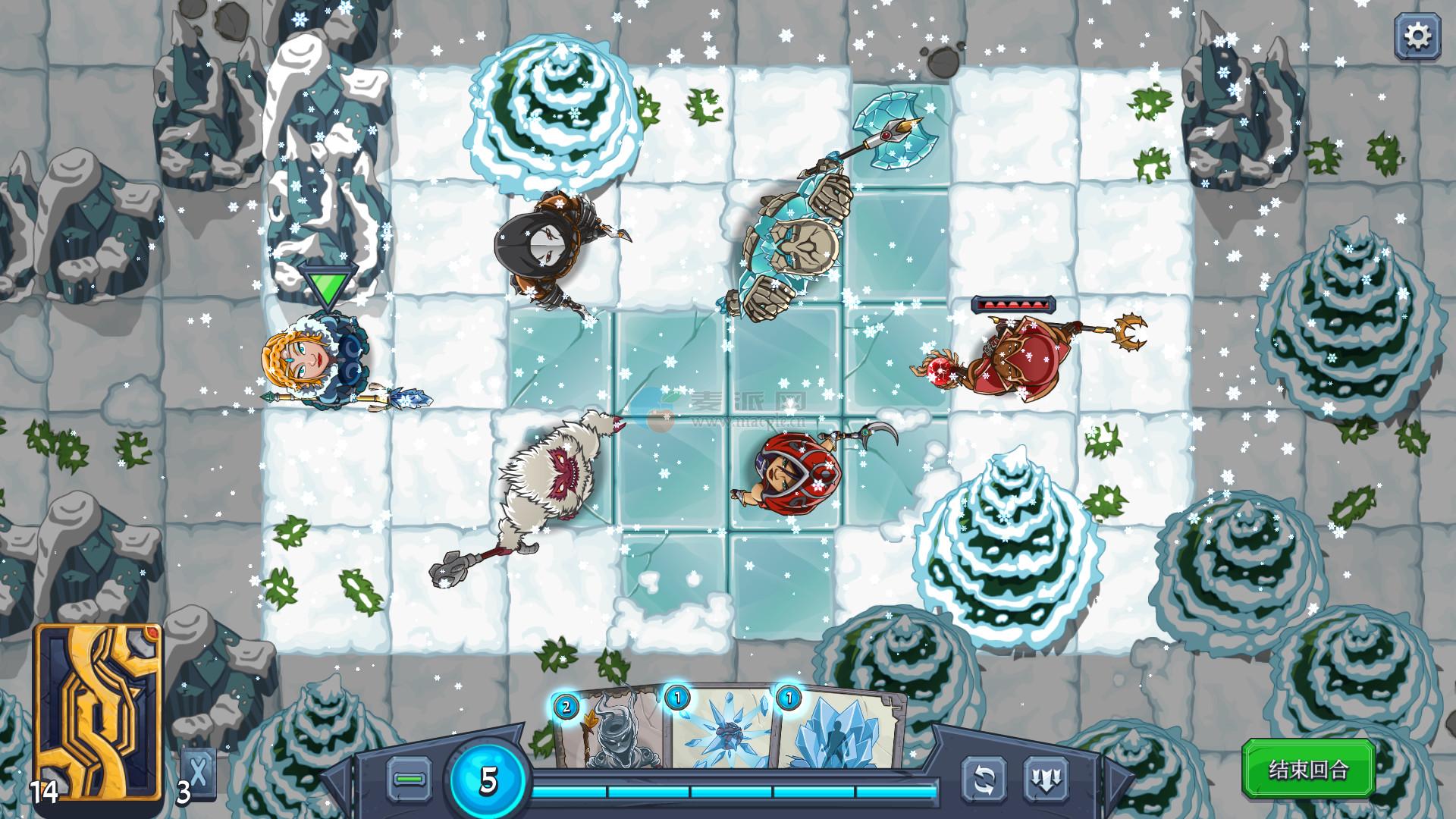Toggle the green bar button beside mana orb
Screen dimensions: 1456x819
pos(409,779)
